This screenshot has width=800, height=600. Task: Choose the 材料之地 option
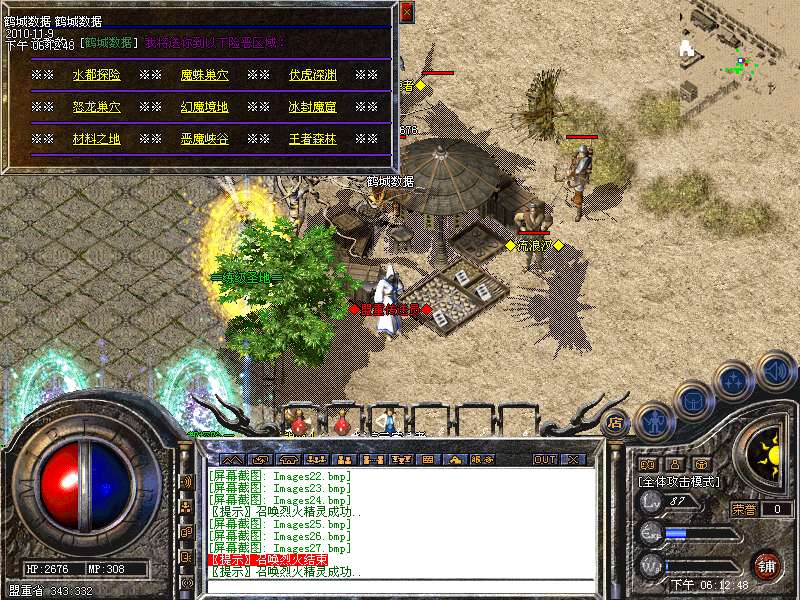tap(96, 139)
